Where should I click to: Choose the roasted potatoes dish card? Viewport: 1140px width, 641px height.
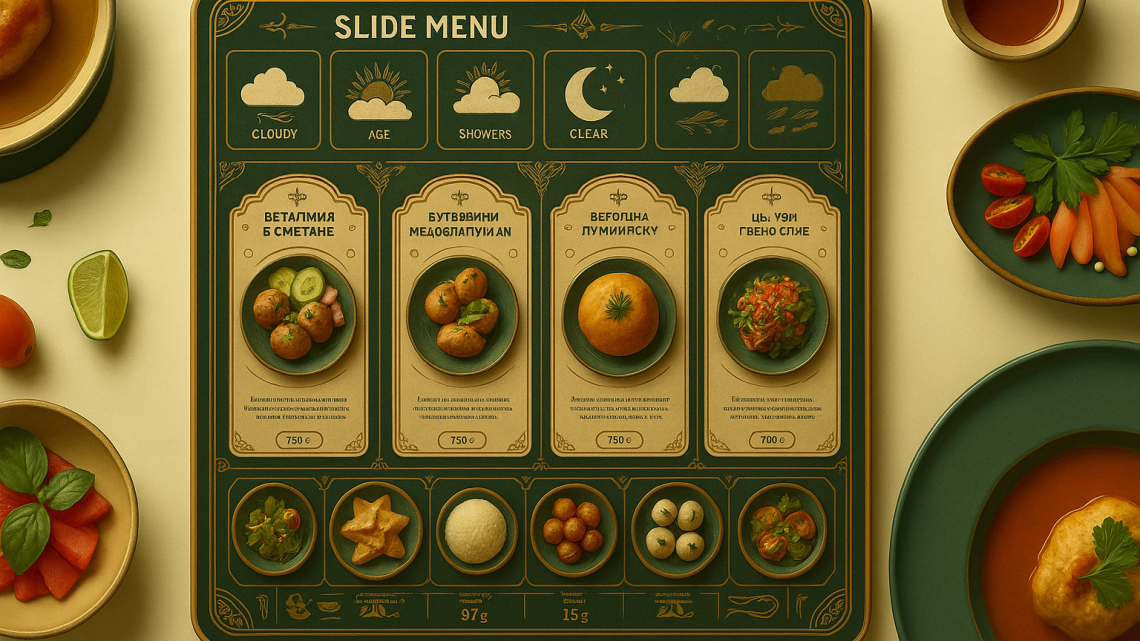461,315
